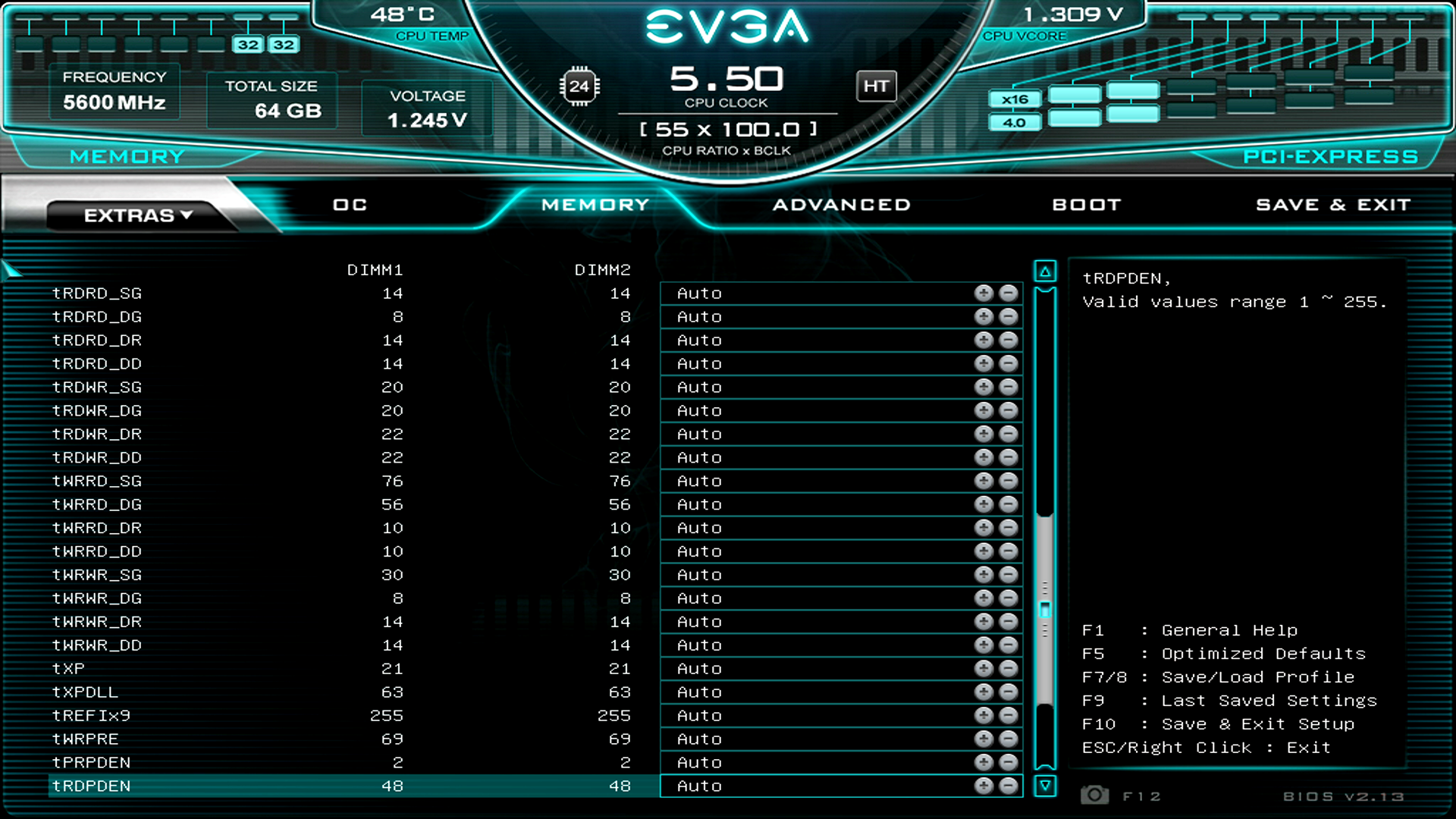Select the x16 PCI-Express lane badge
This screenshot has width=1456, height=819.
tap(1015, 99)
